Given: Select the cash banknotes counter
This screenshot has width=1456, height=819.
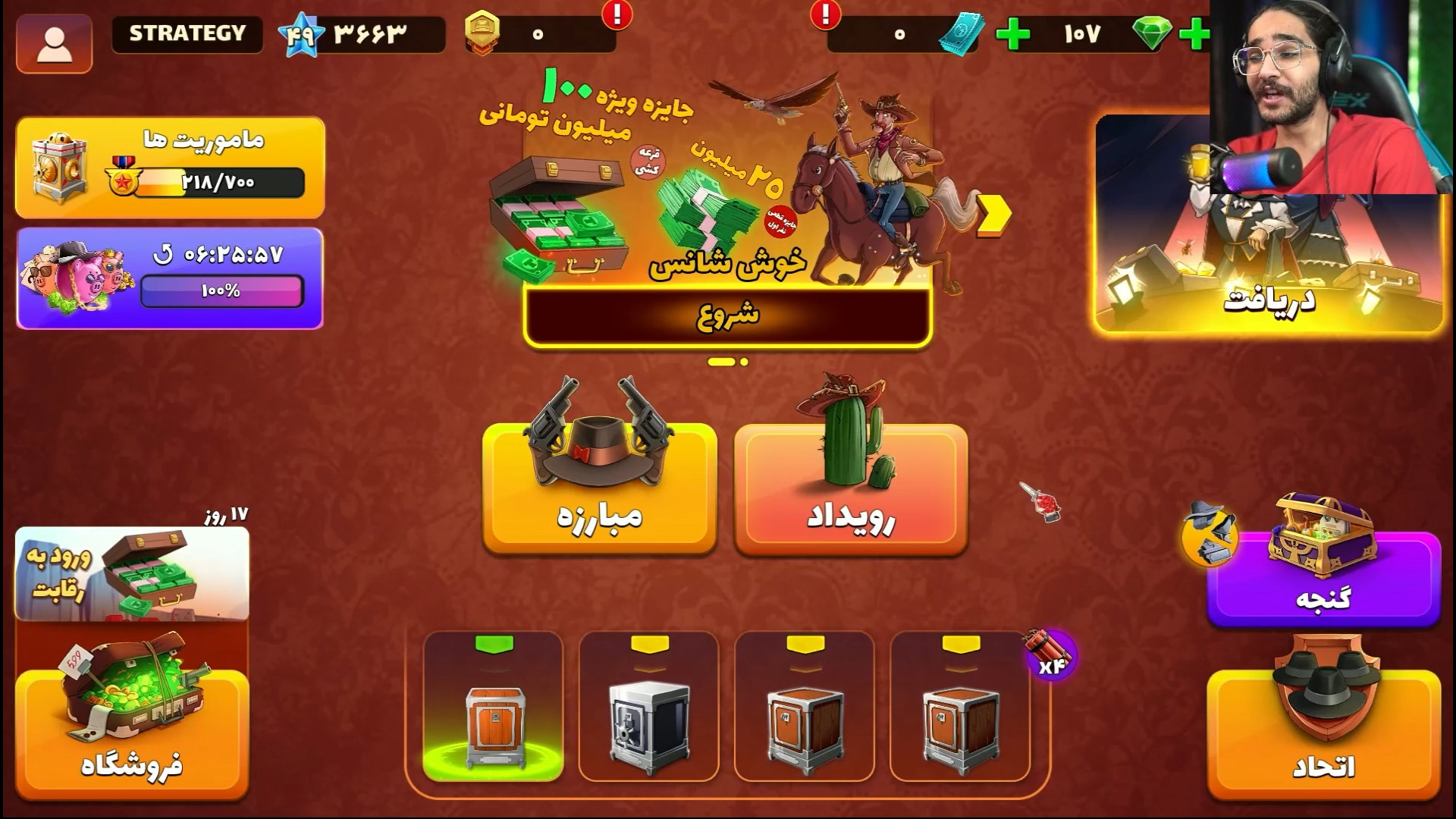Looking at the screenshot, I should click(x=962, y=33).
